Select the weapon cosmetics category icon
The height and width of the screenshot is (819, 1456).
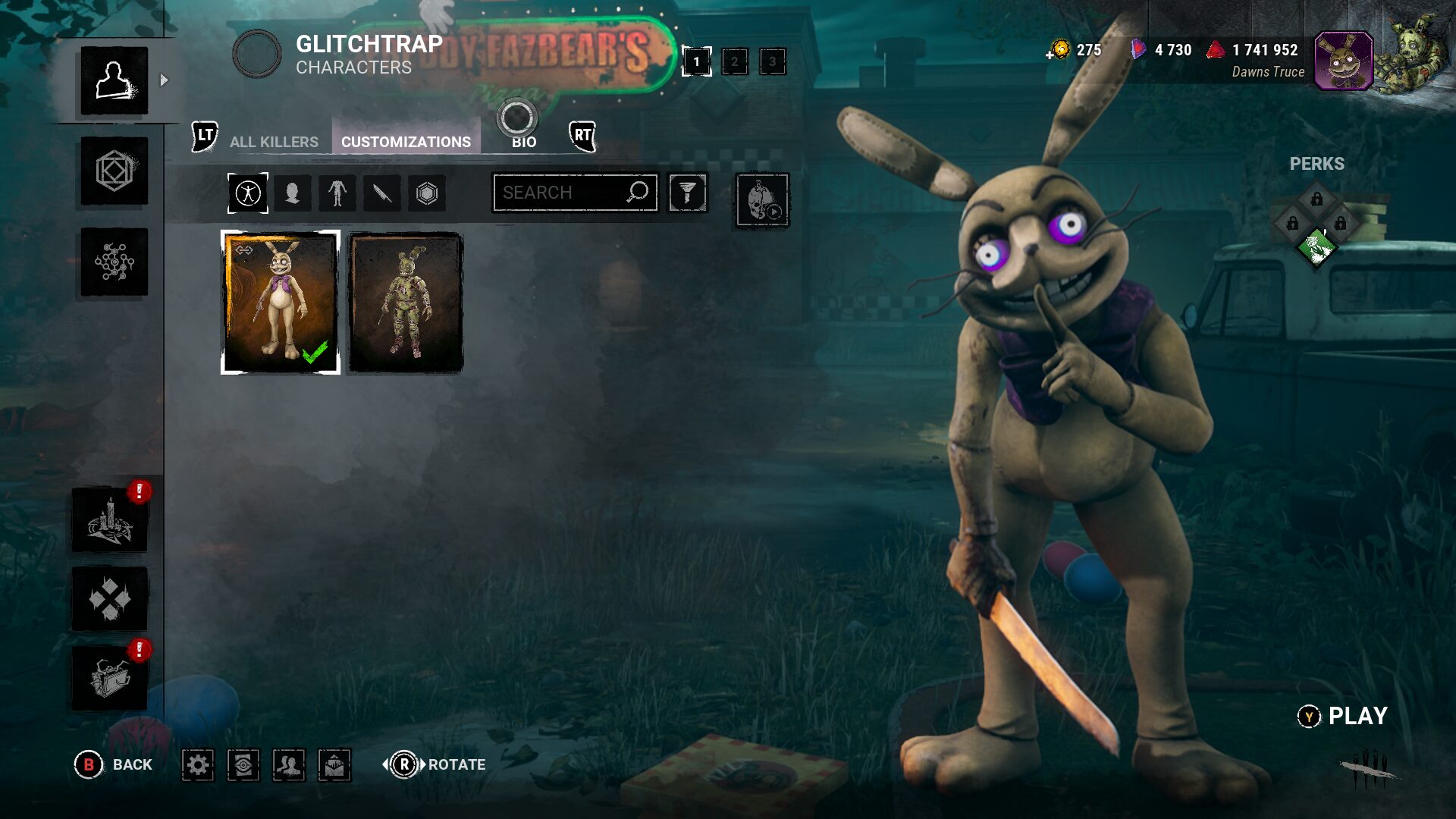382,193
